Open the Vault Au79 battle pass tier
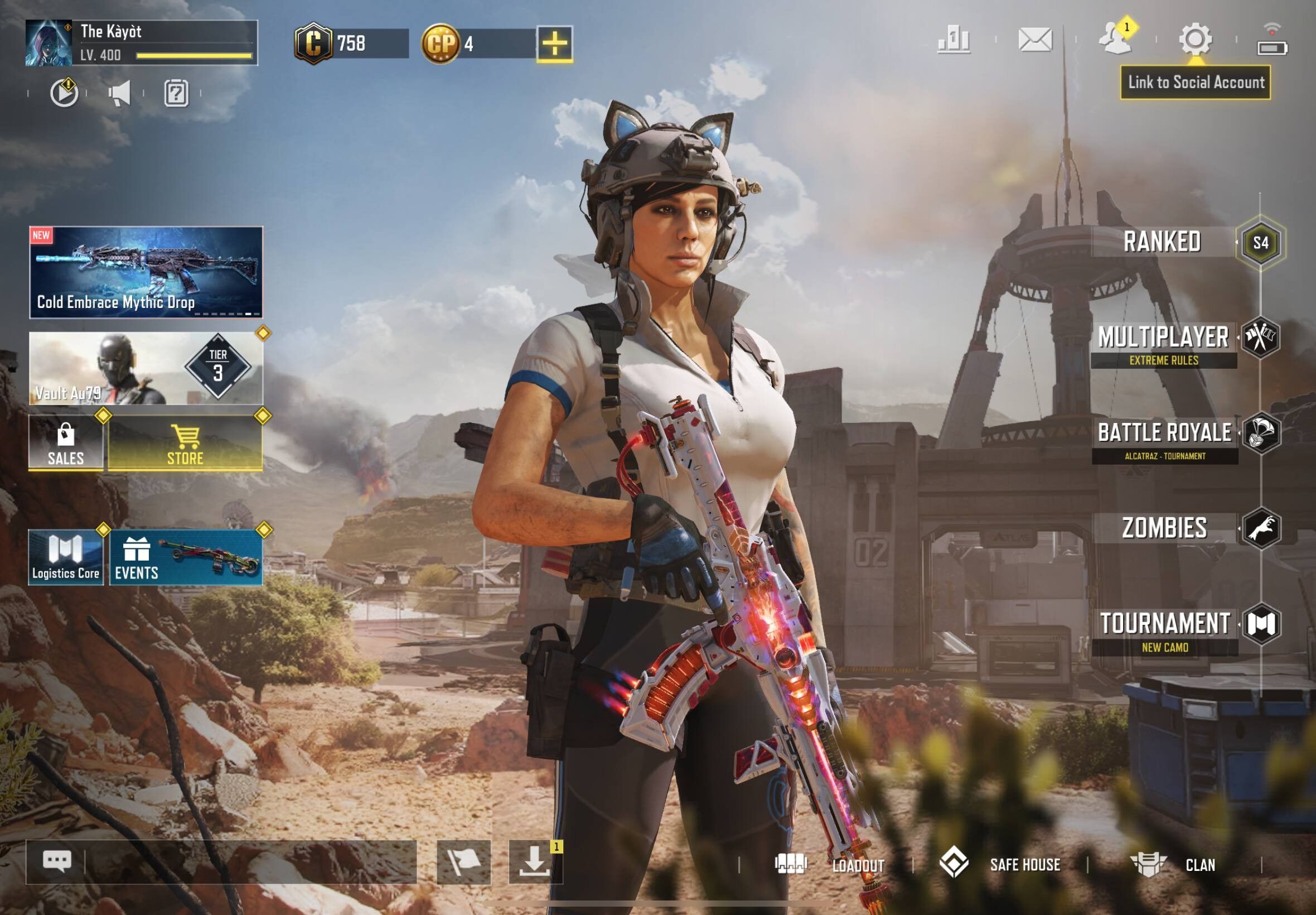 tap(146, 368)
